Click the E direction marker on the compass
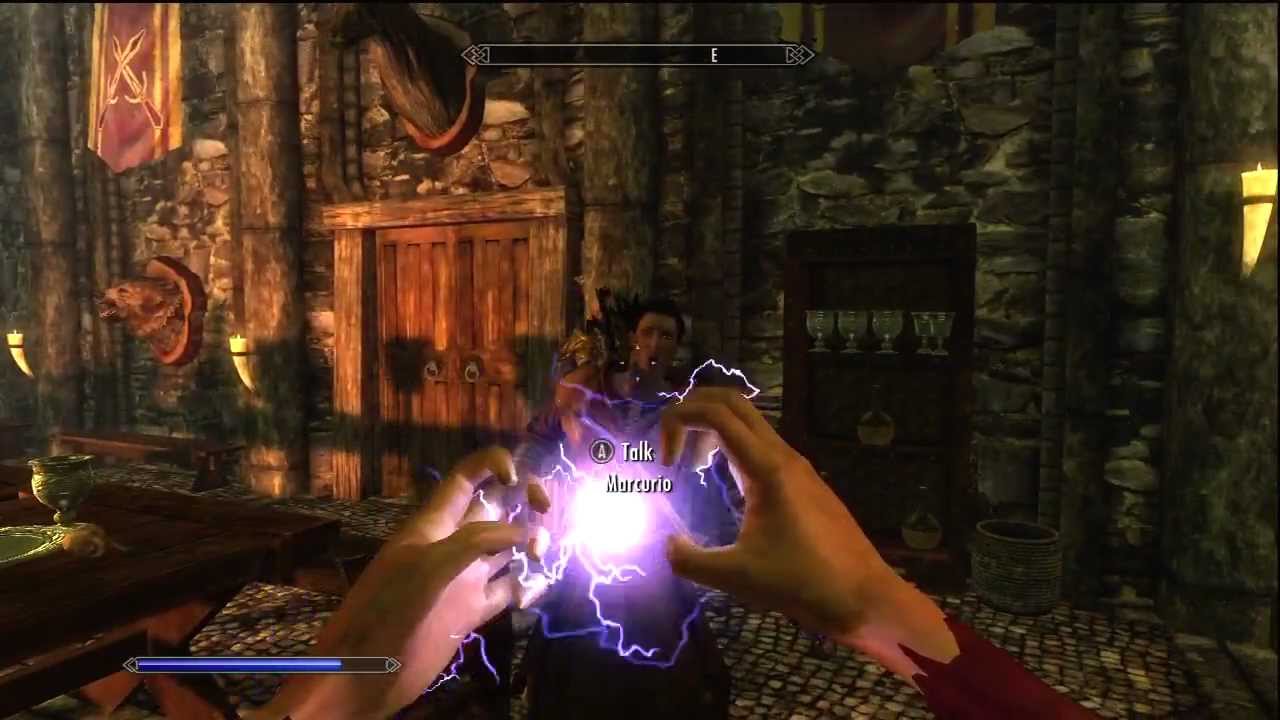The image size is (1280, 720). click(713, 56)
